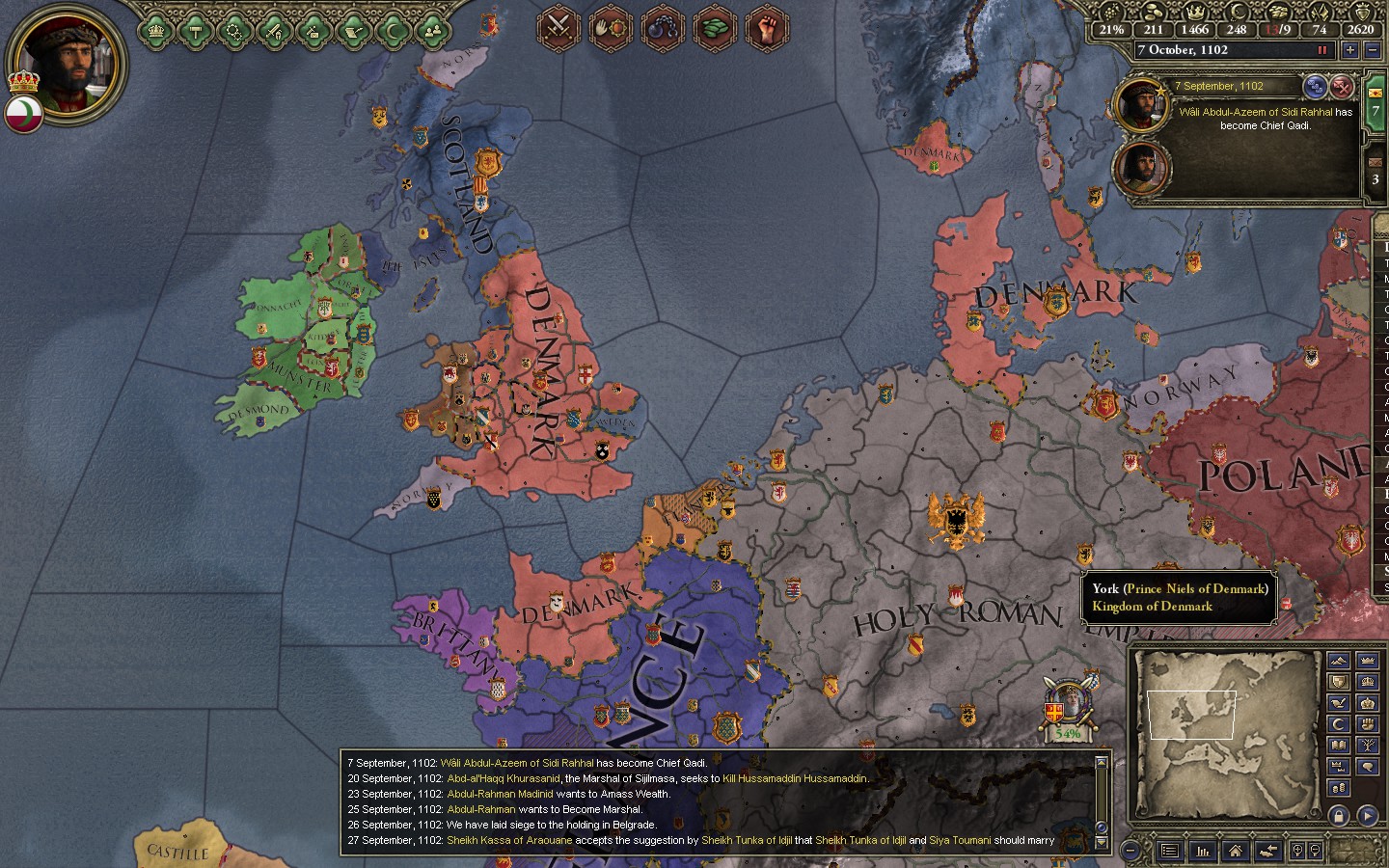This screenshot has width=1389, height=868.
Task: Toggle pause next to the date
Action: click(x=1321, y=50)
